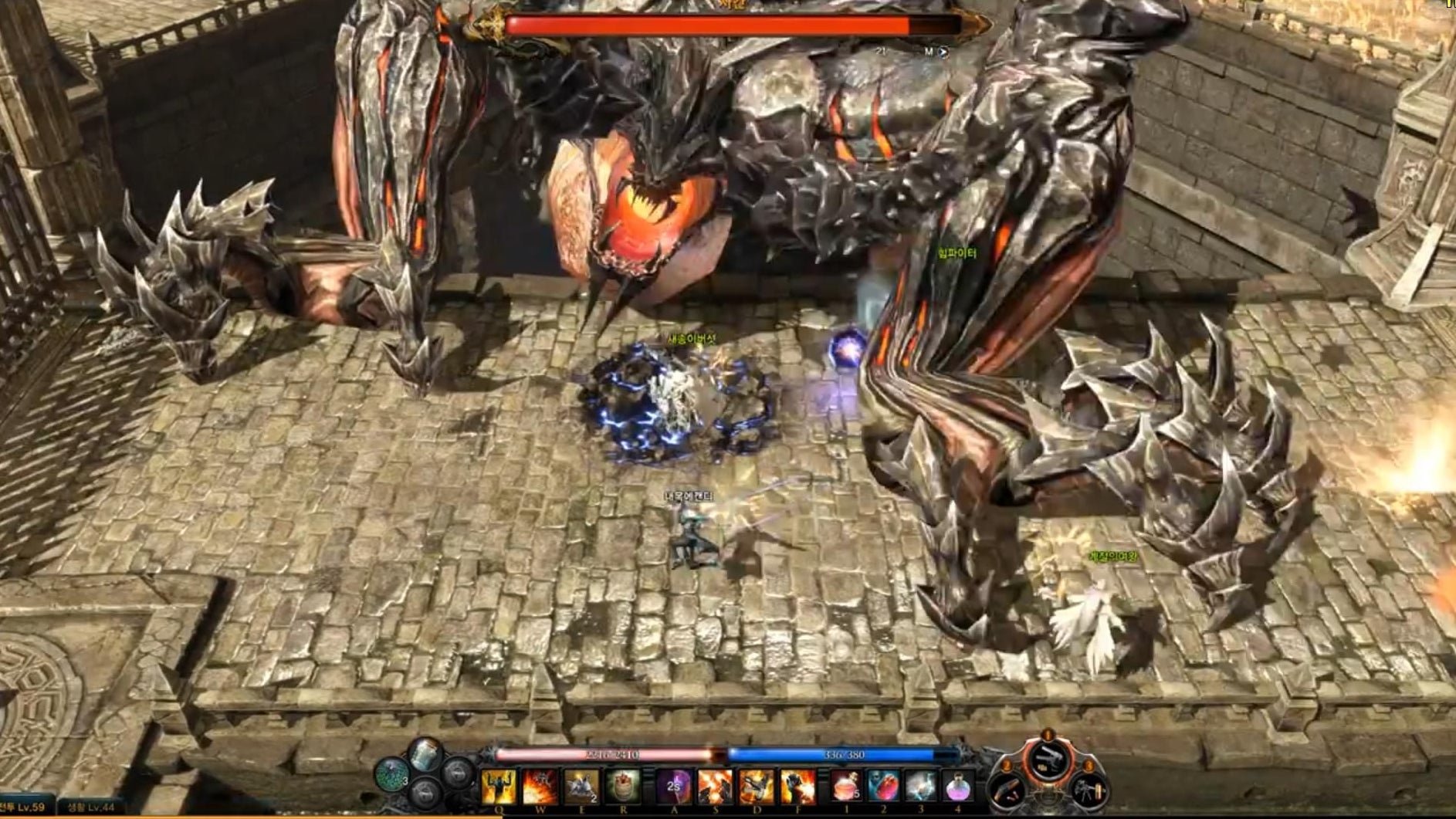Use the F flaming fist skill
The image size is (1456, 819).
click(x=797, y=787)
